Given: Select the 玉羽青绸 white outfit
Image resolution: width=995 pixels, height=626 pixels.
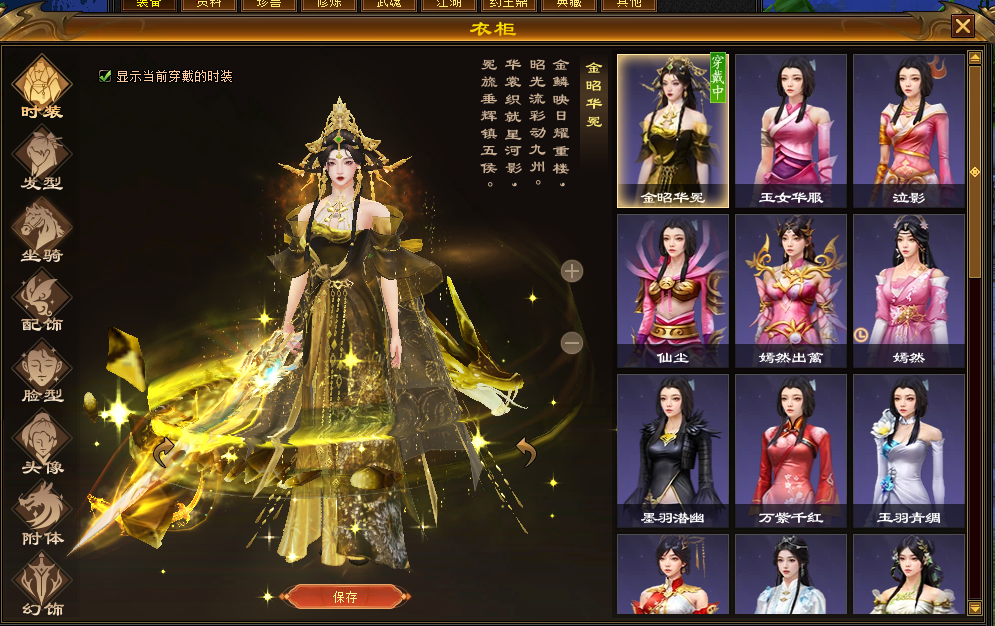Looking at the screenshot, I should pyautogui.click(x=909, y=451).
